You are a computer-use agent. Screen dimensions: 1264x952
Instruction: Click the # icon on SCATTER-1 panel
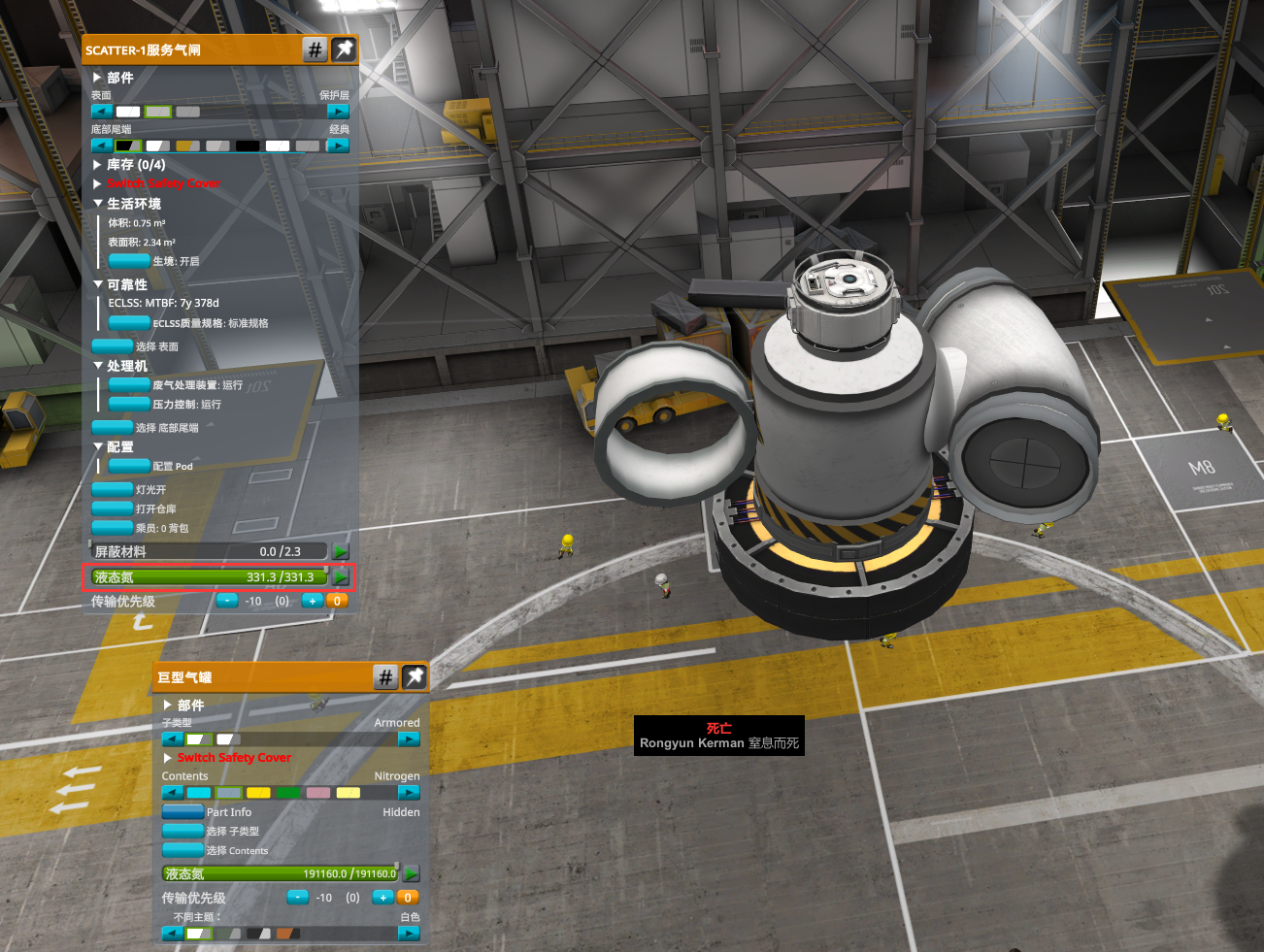pos(315,49)
